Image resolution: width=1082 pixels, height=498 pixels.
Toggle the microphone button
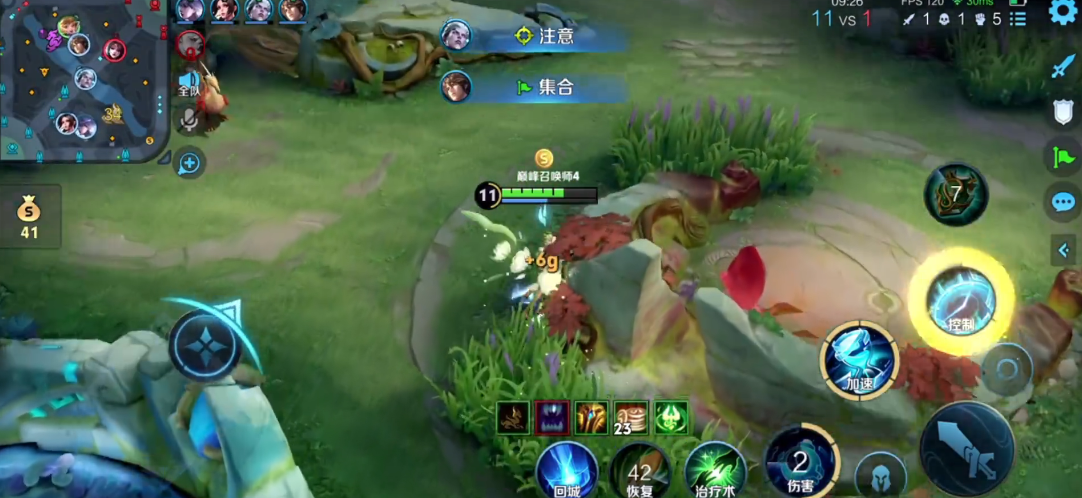[x=187, y=120]
